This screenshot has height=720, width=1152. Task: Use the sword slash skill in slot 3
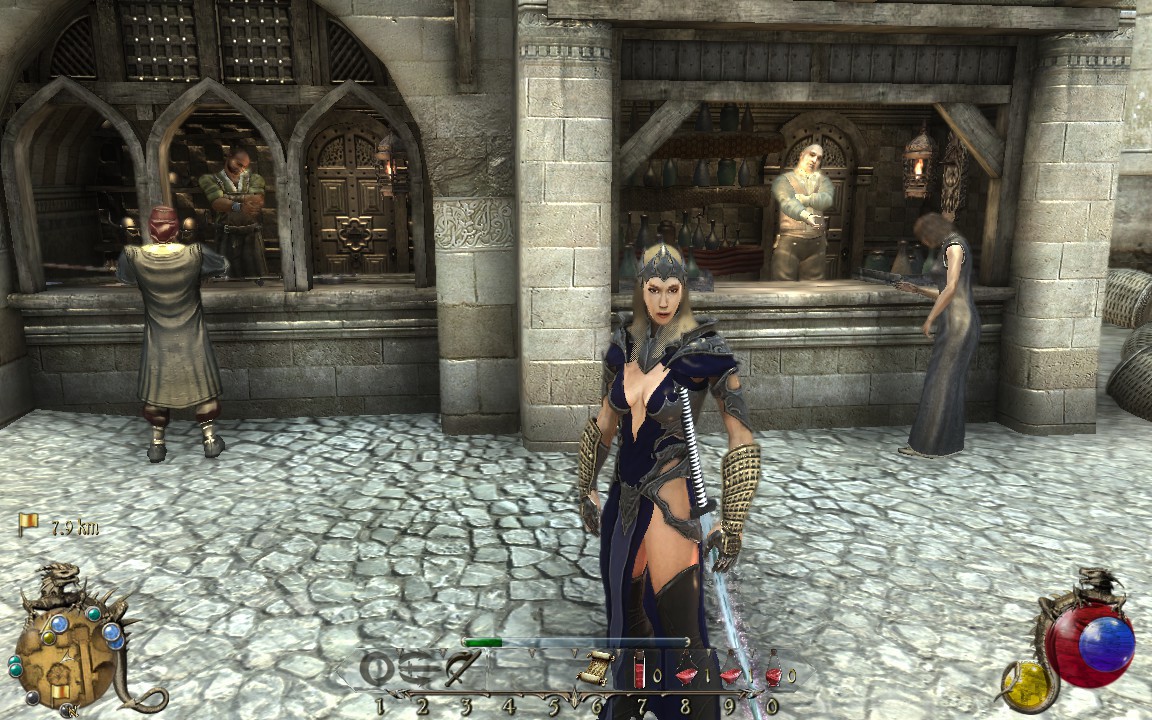[x=462, y=667]
